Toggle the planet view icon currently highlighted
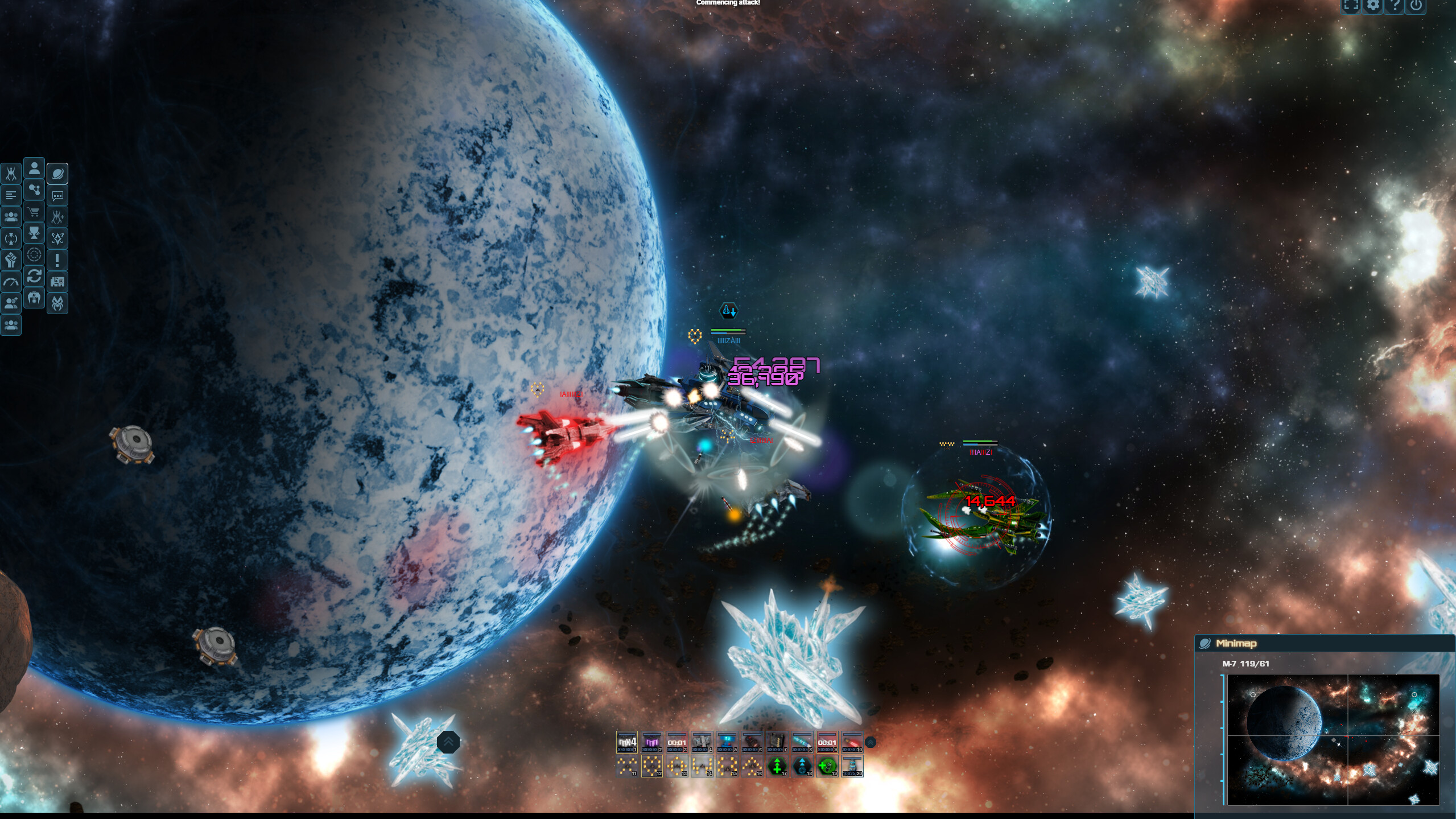Screen dimensions: 1456x819 point(57,173)
